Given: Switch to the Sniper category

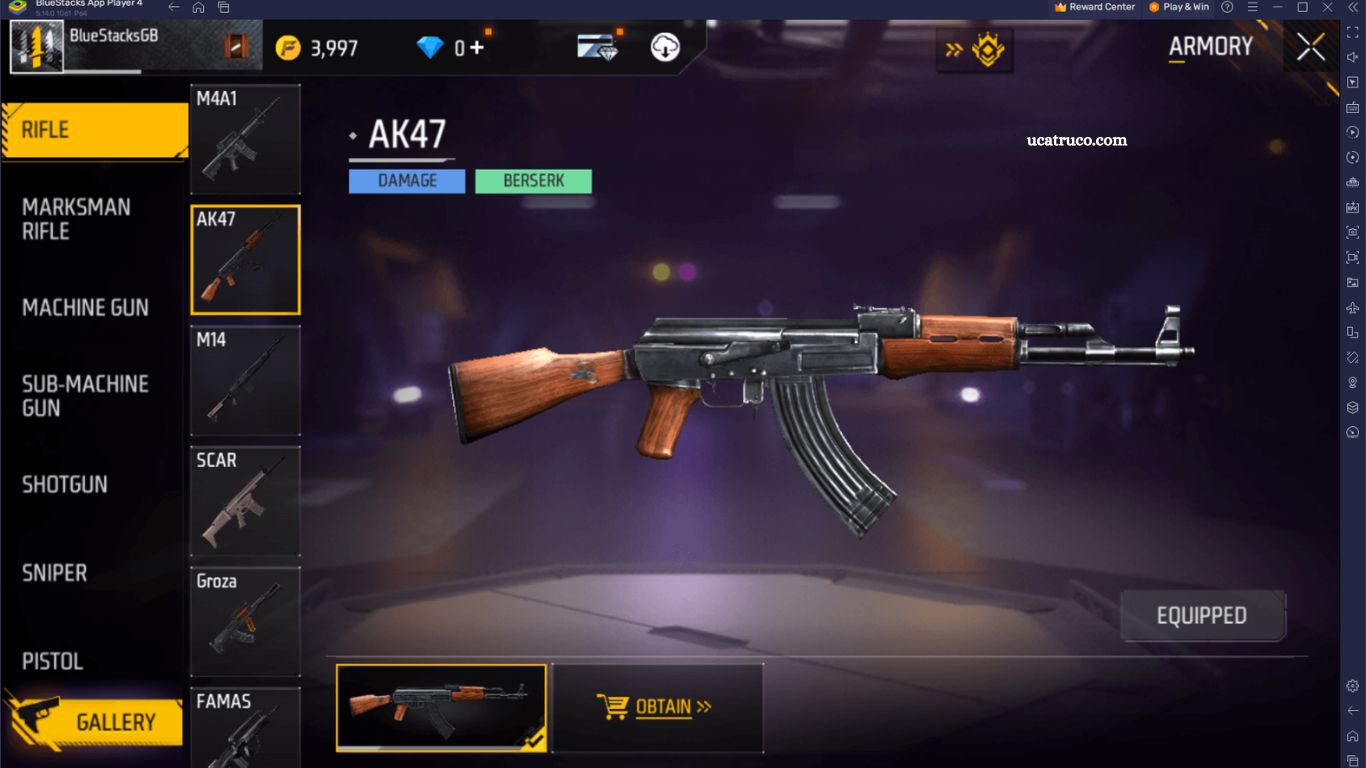Looking at the screenshot, I should pos(55,573).
